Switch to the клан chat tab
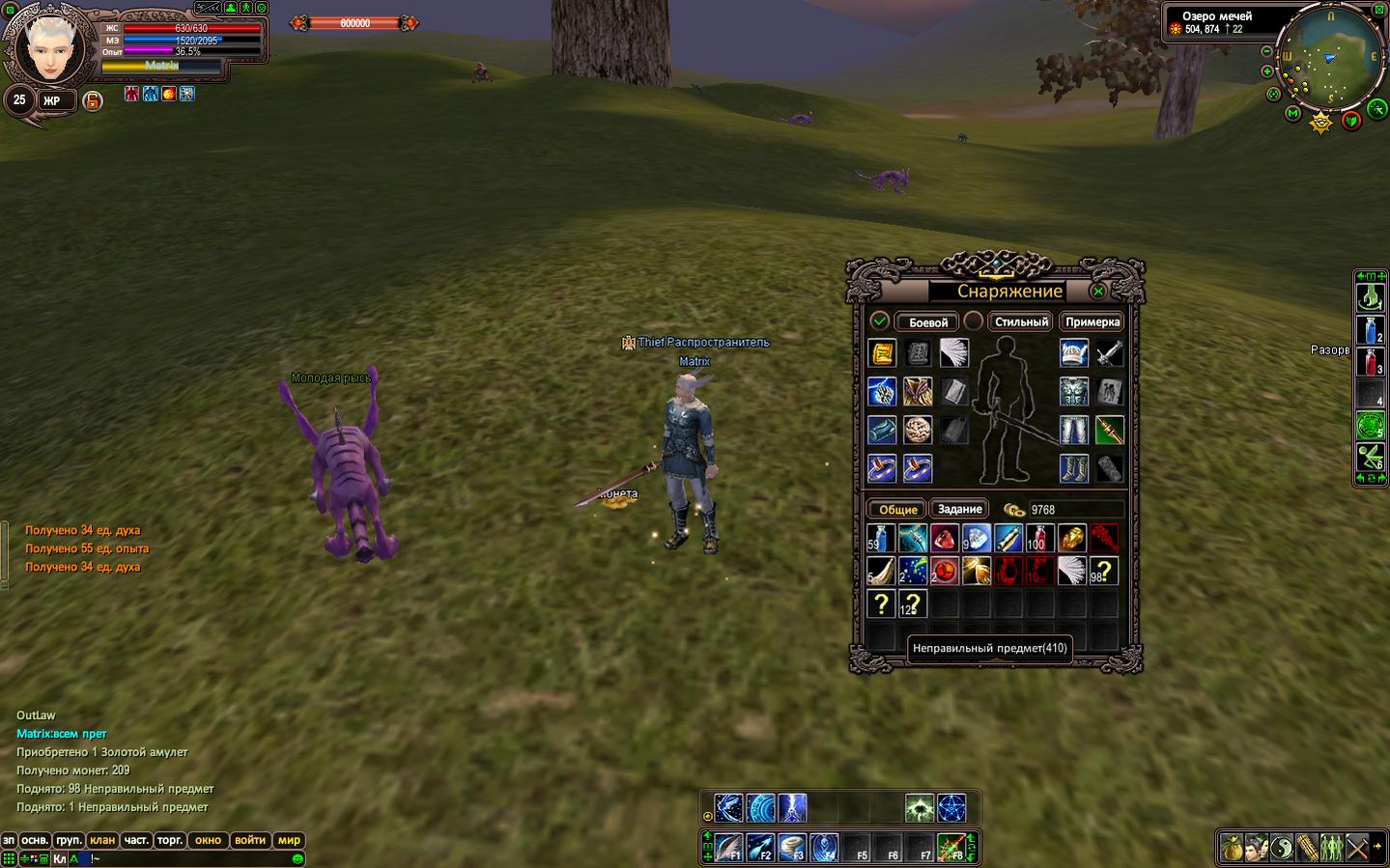 102,840
